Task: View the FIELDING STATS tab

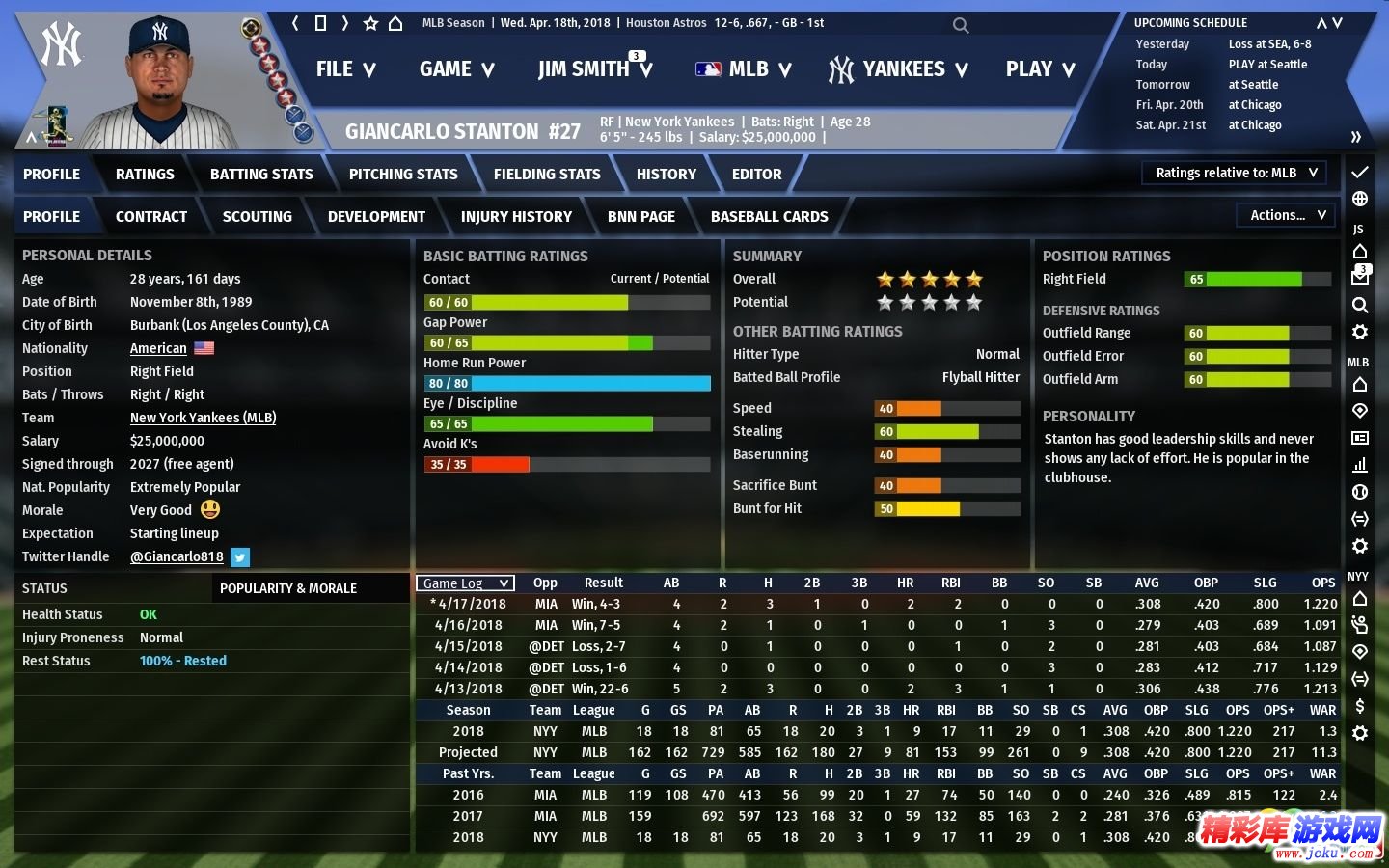Action: click(x=547, y=175)
